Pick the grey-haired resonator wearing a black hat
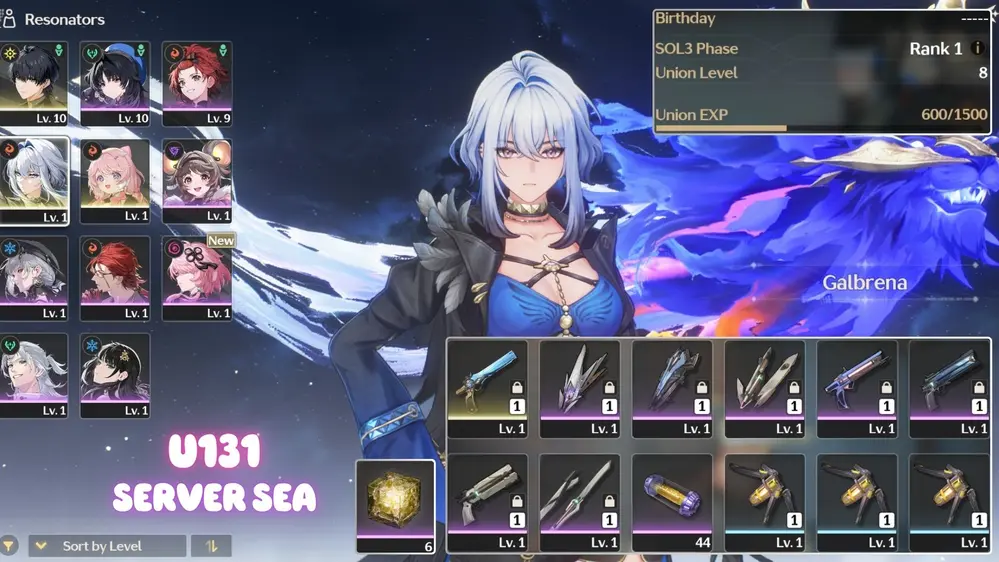Viewport: 999px width, 562px height. (33, 278)
